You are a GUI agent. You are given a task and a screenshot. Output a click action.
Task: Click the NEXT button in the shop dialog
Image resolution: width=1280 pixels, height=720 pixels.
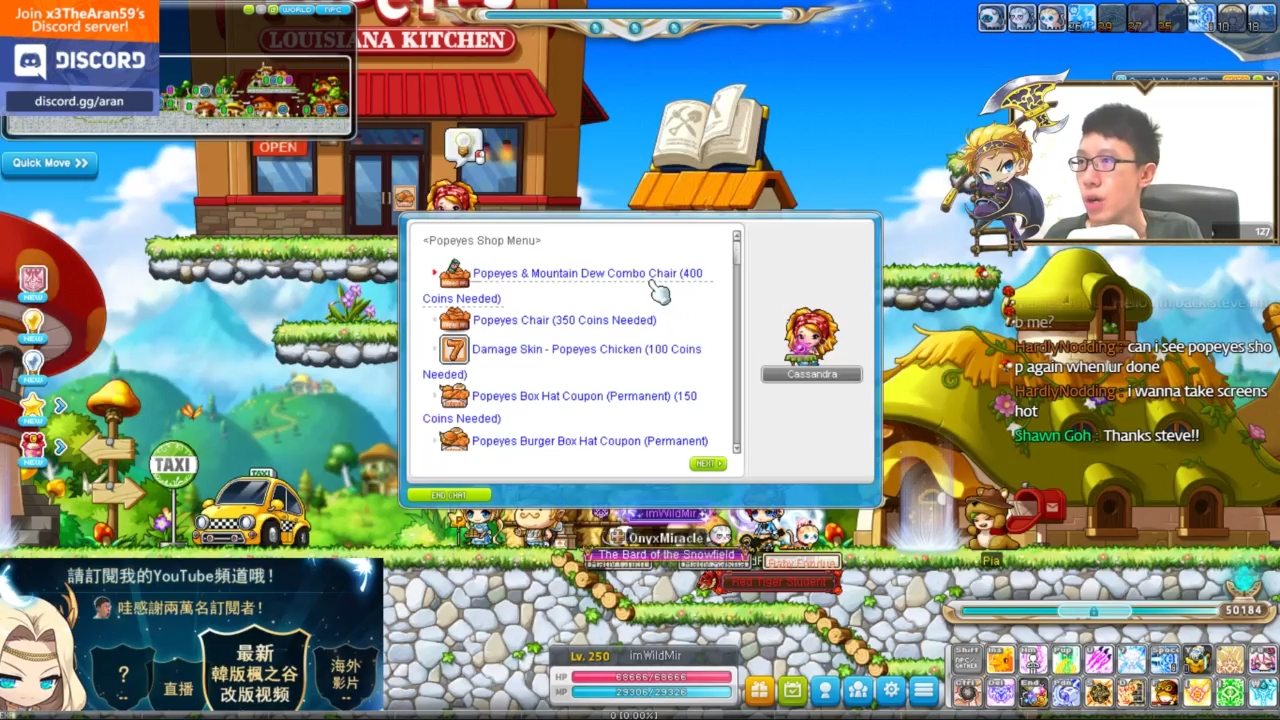point(708,463)
